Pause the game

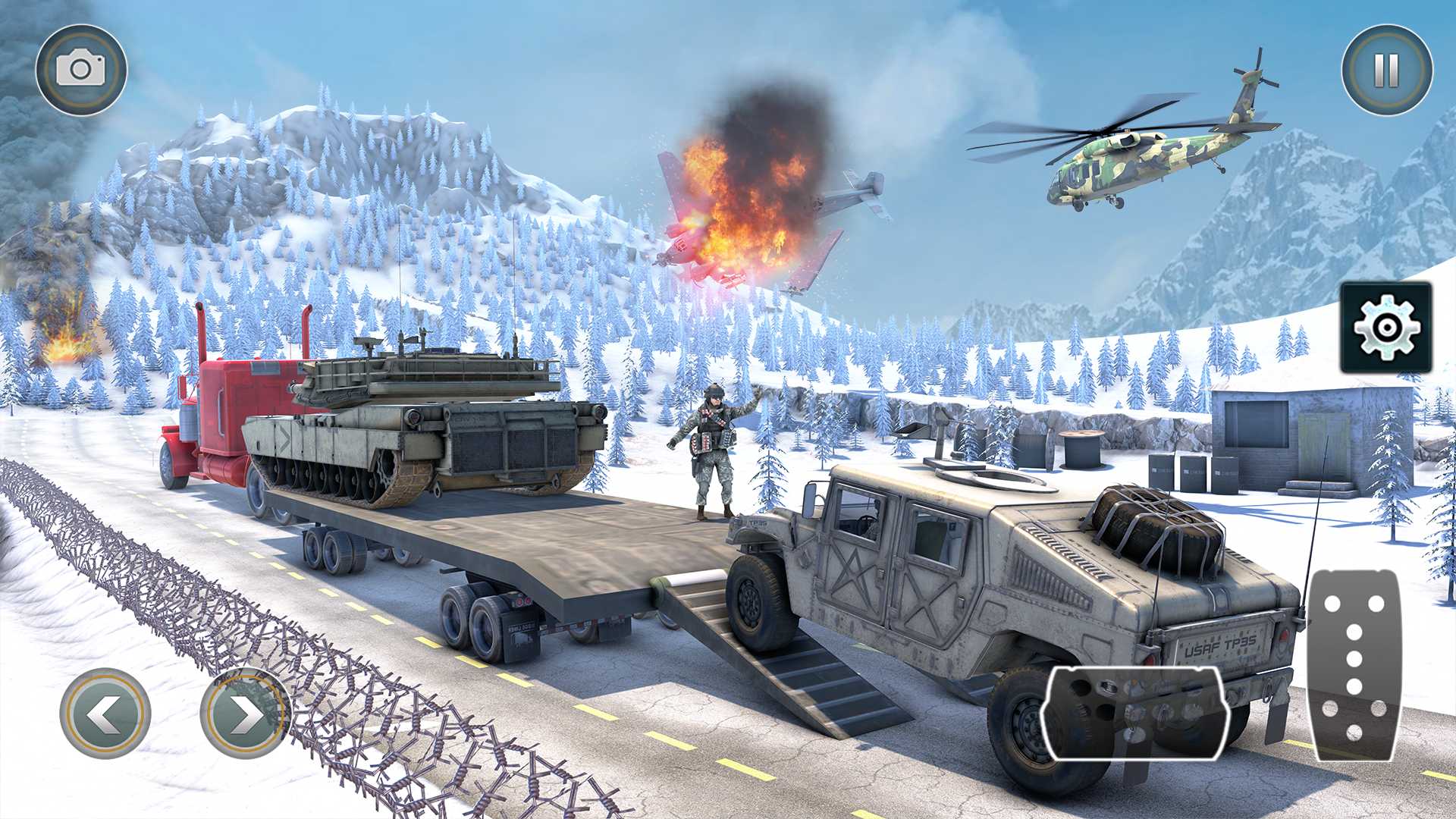click(1386, 70)
